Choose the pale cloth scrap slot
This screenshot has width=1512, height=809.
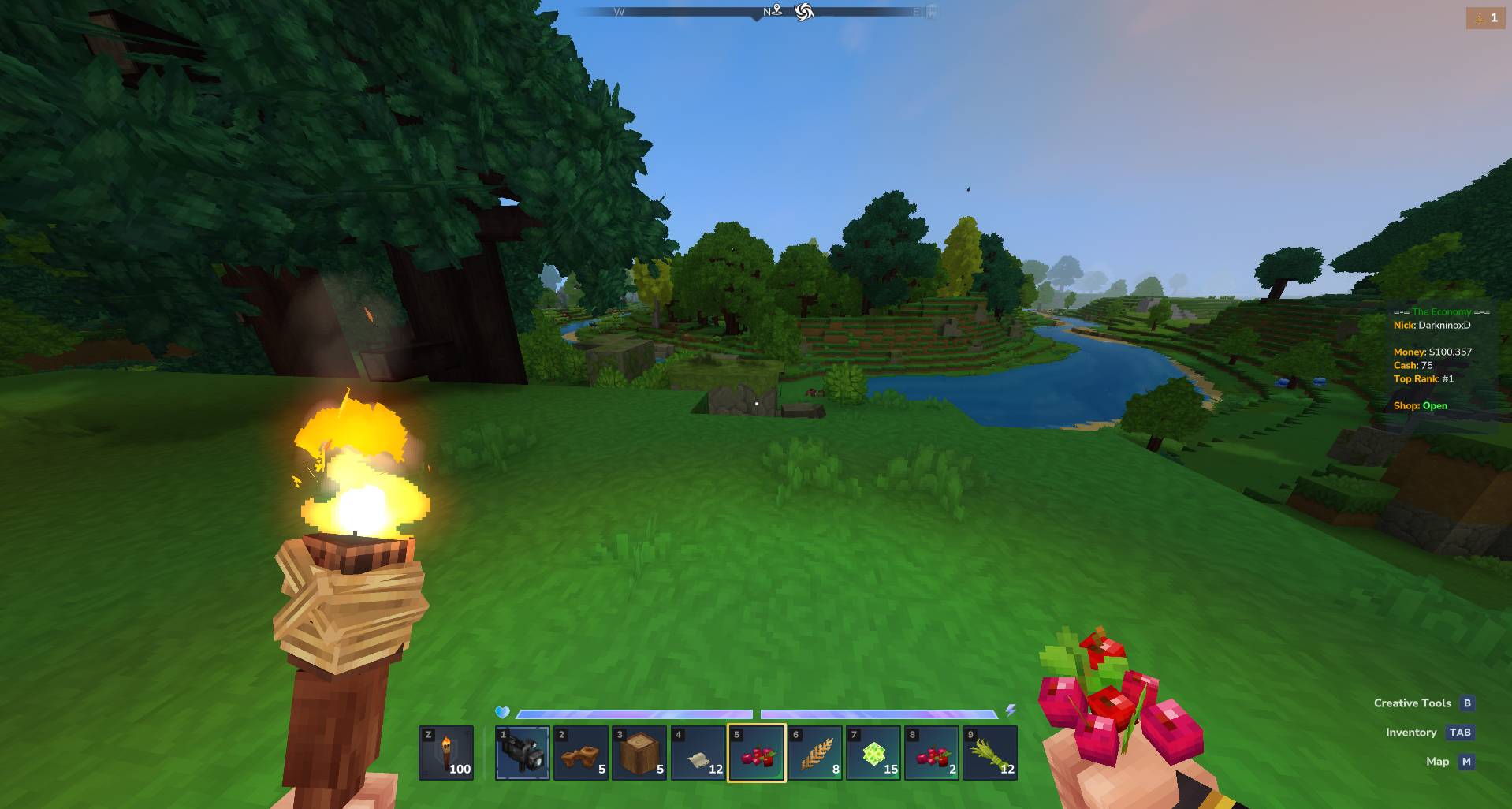point(698,753)
